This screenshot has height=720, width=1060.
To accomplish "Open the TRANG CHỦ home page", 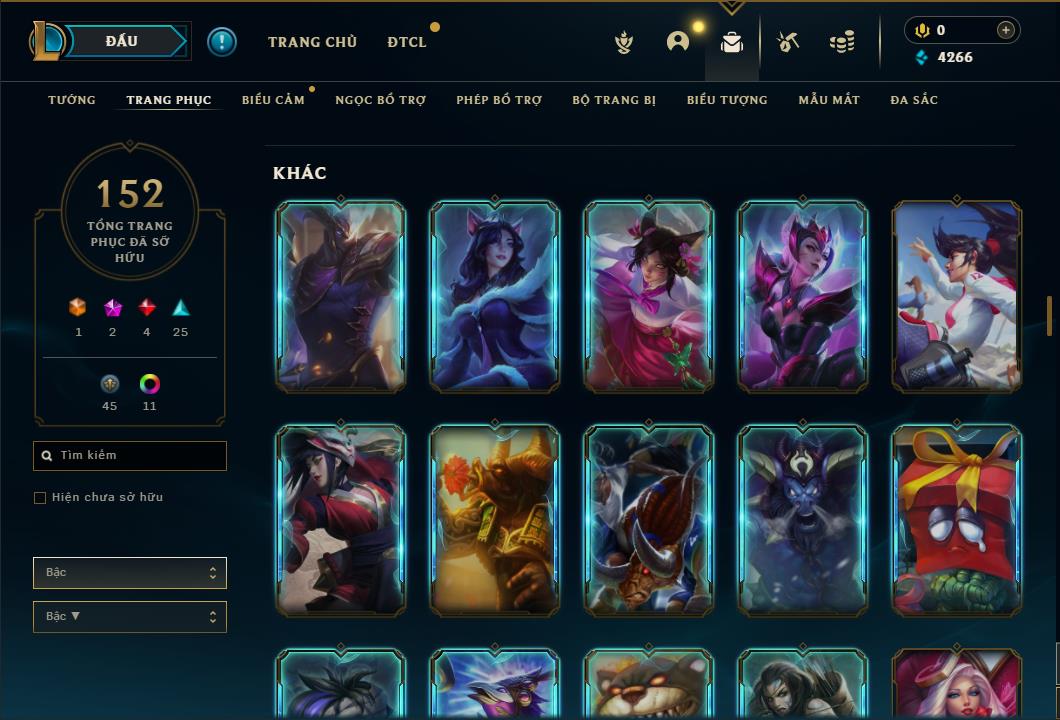I will [x=312, y=42].
